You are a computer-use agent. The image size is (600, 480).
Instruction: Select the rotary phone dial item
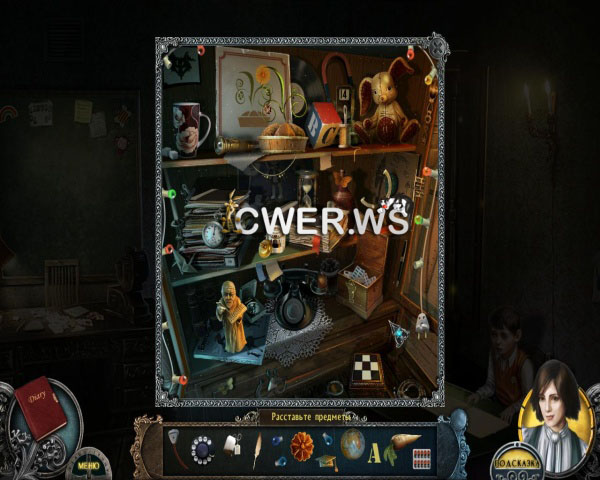203,448
